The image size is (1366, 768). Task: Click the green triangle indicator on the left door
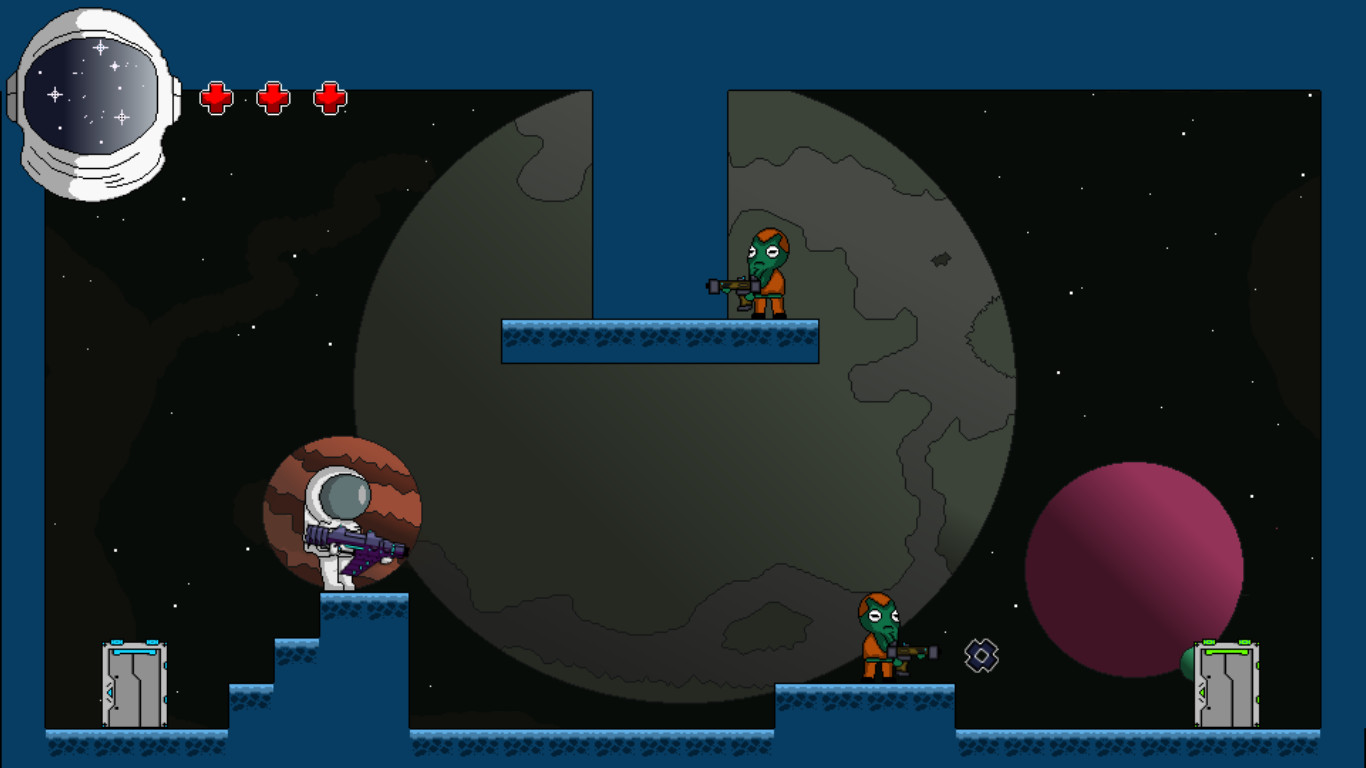(1201, 692)
